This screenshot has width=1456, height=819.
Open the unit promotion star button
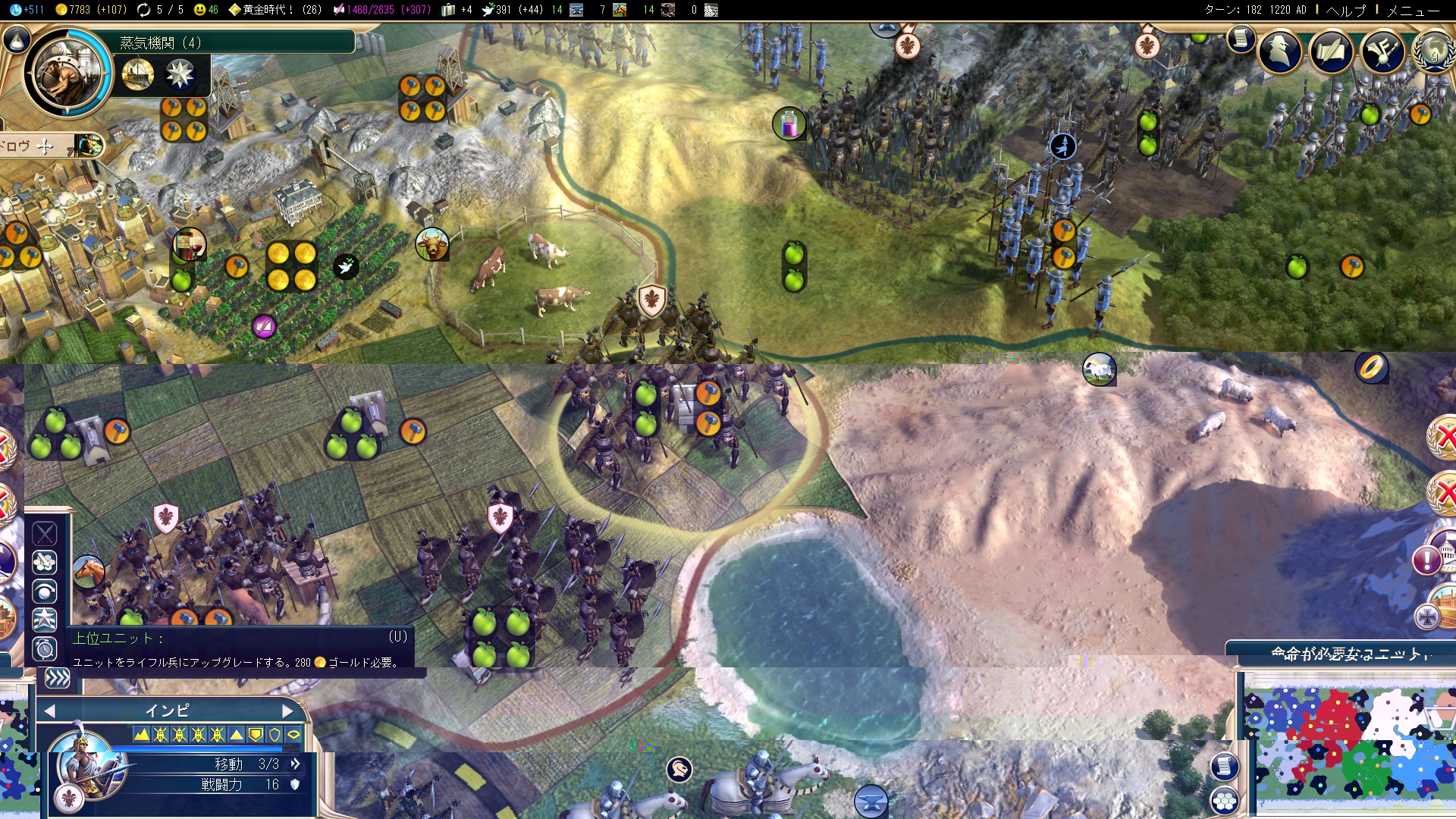[45, 620]
